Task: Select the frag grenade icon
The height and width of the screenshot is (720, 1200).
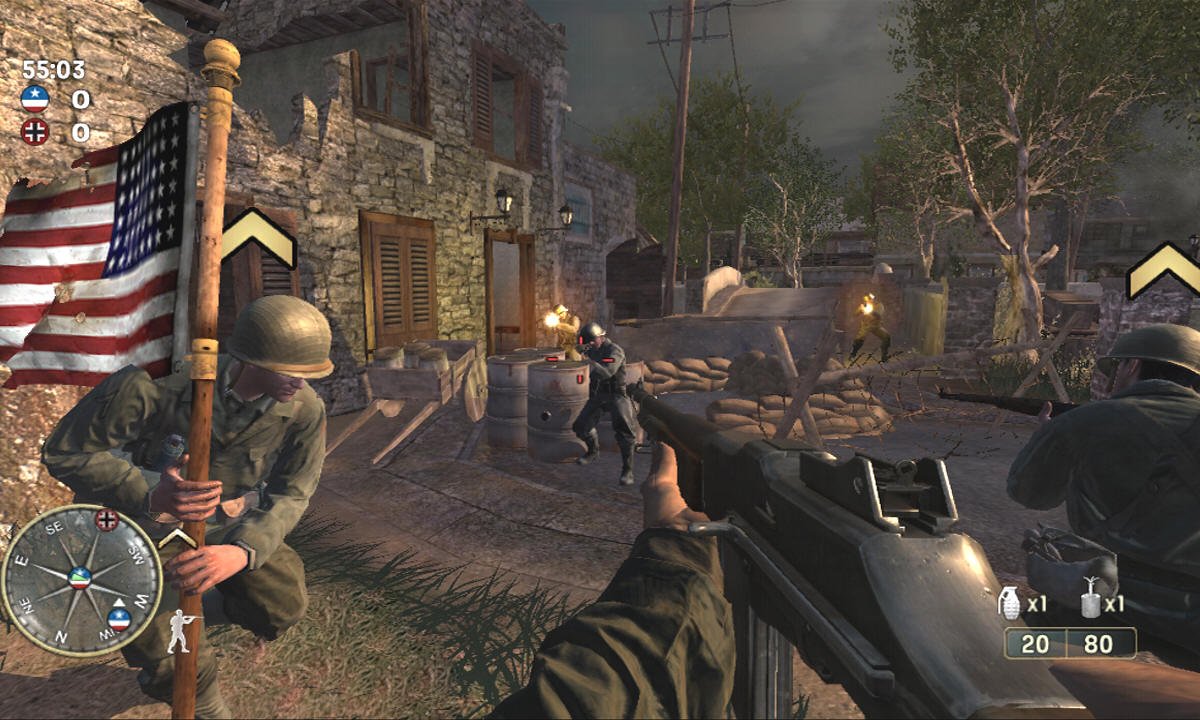Action: coord(1010,602)
